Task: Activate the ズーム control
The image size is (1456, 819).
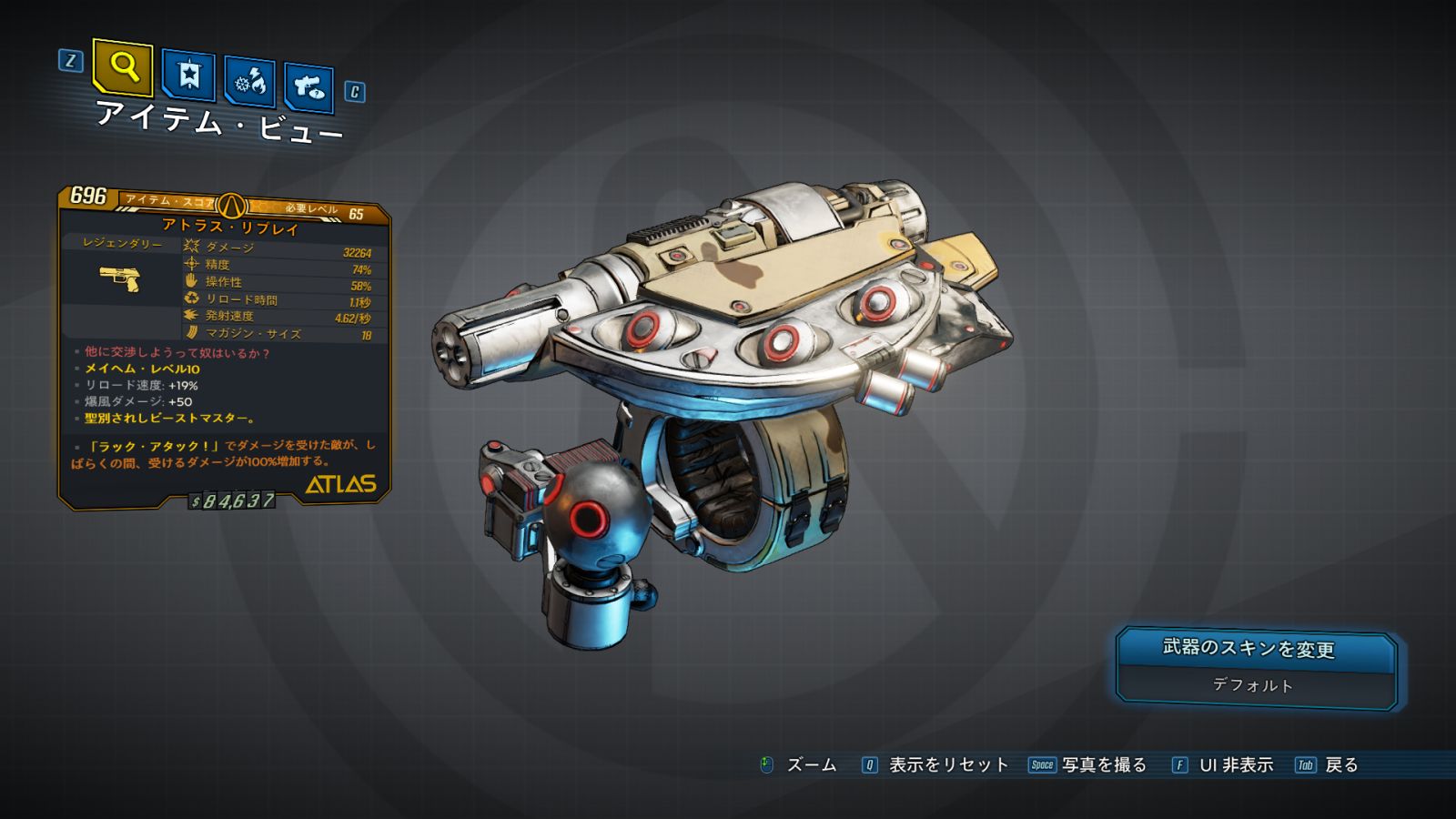Action: coord(810,765)
